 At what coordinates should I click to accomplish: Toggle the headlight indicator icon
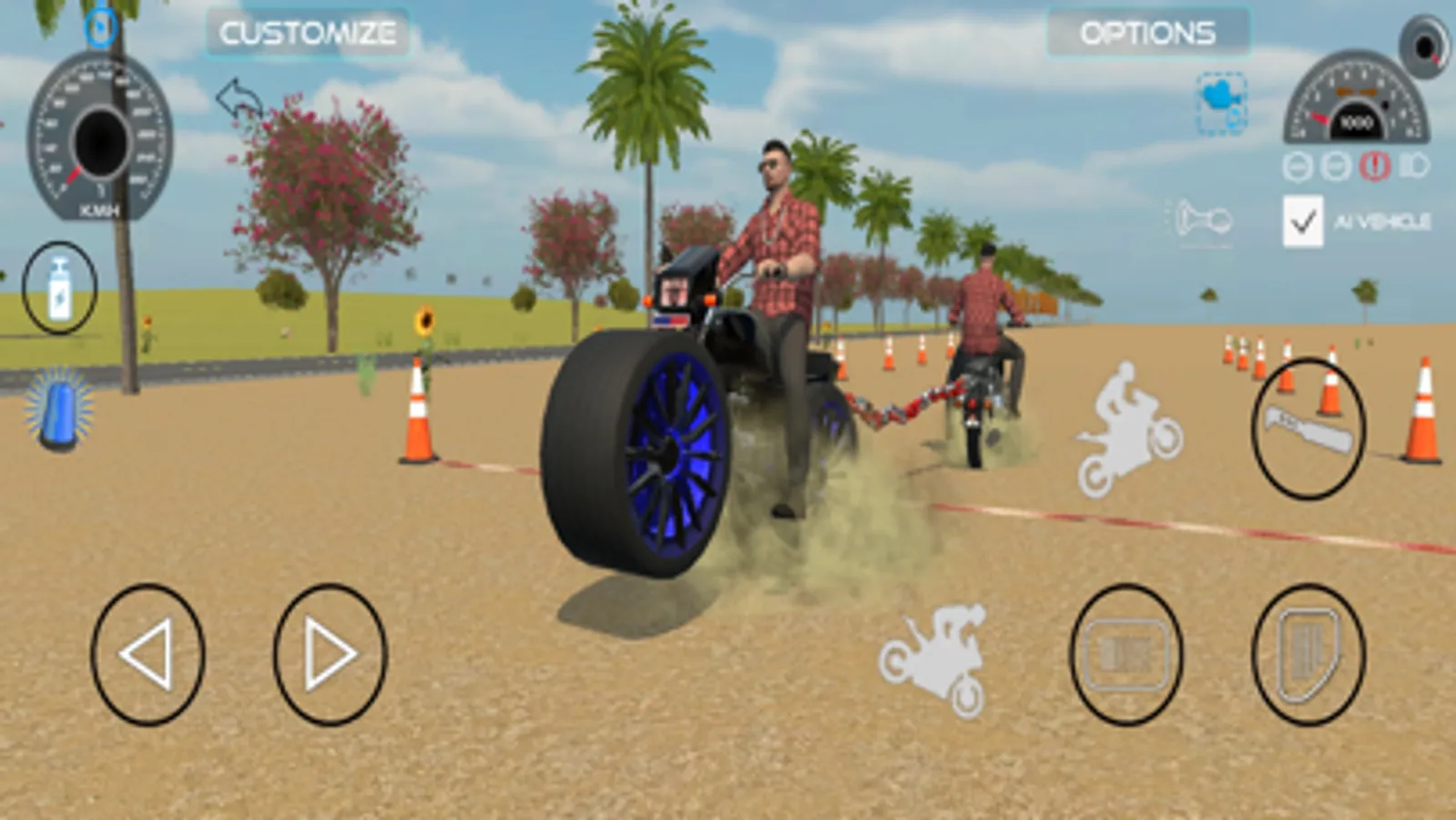tap(1414, 164)
